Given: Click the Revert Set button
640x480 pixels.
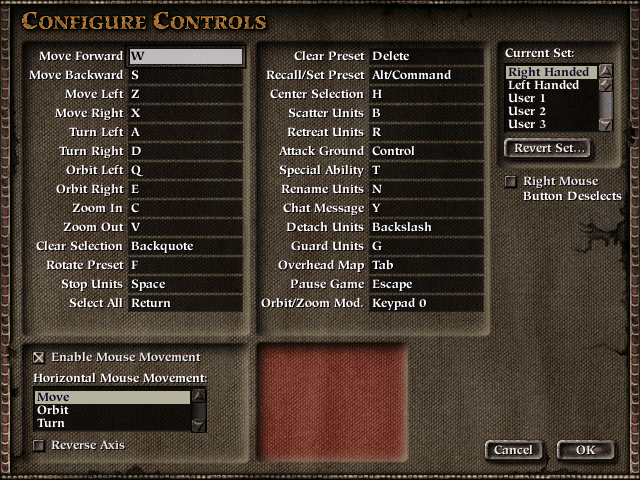Looking at the screenshot, I should pos(550,148).
